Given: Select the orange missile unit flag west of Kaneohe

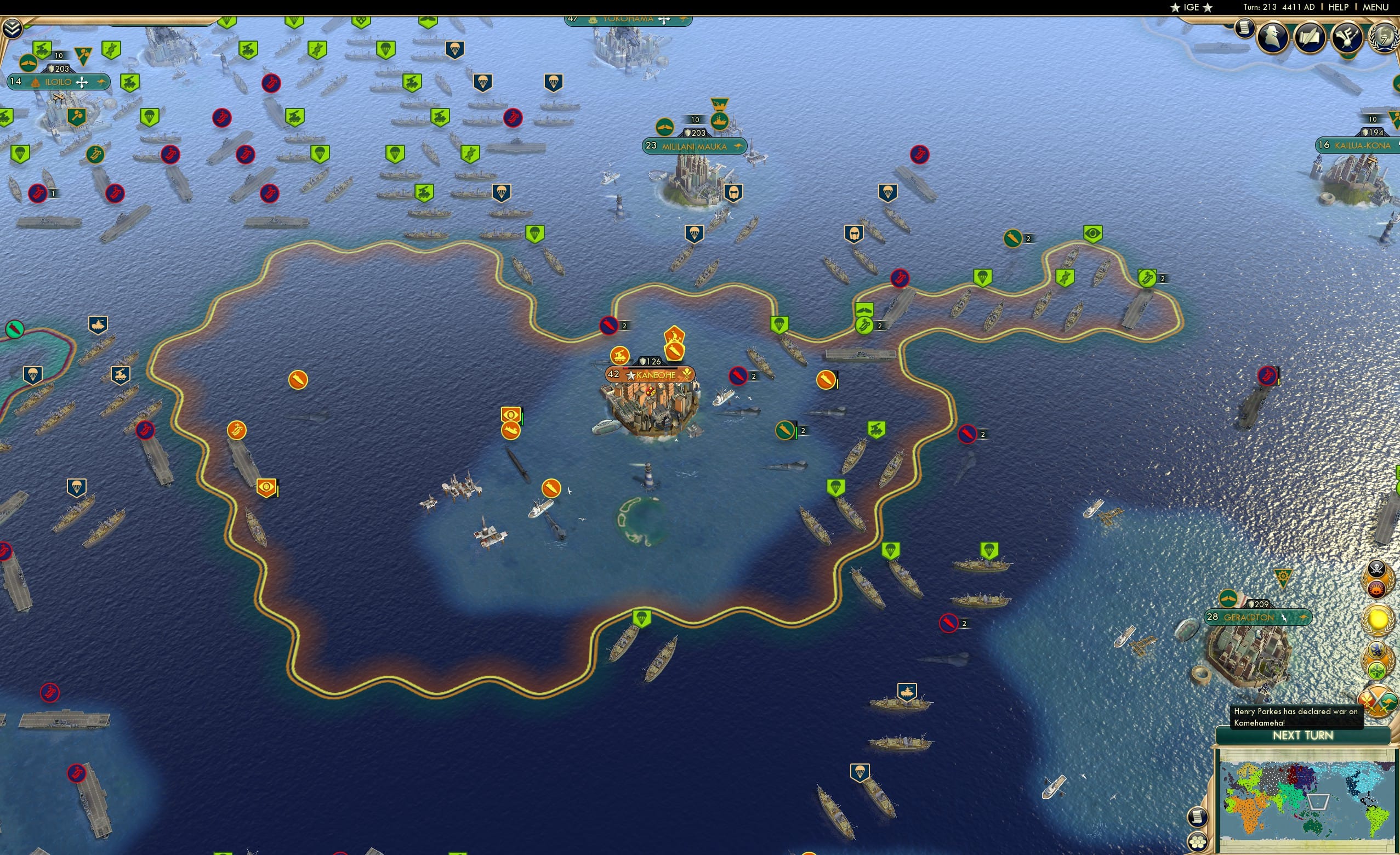Looking at the screenshot, I should [x=298, y=381].
